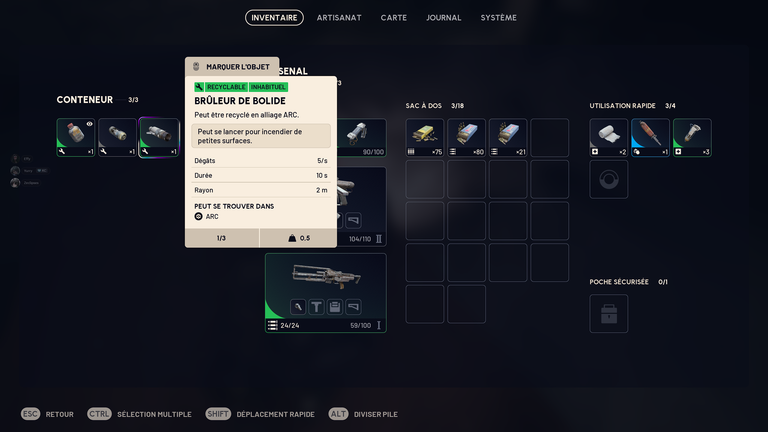Viewport: 768px width, 432px height.
Task: Select the green quick use item with 3
Action: pos(692,137)
